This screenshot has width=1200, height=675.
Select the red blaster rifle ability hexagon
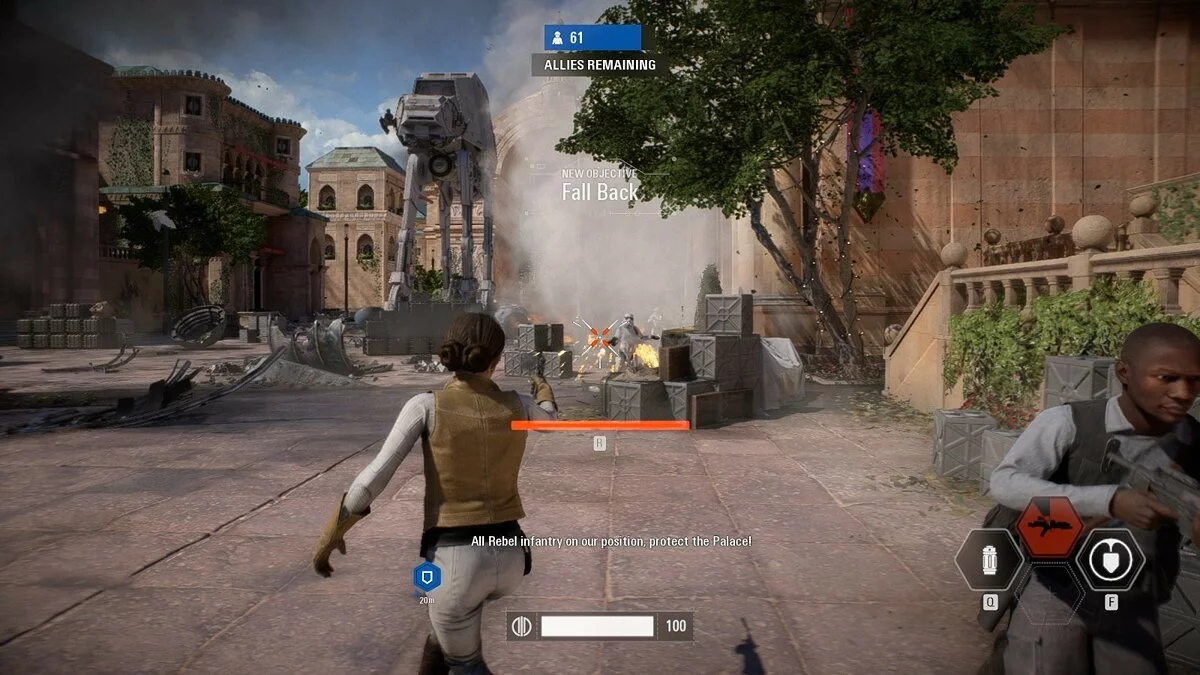1049,527
